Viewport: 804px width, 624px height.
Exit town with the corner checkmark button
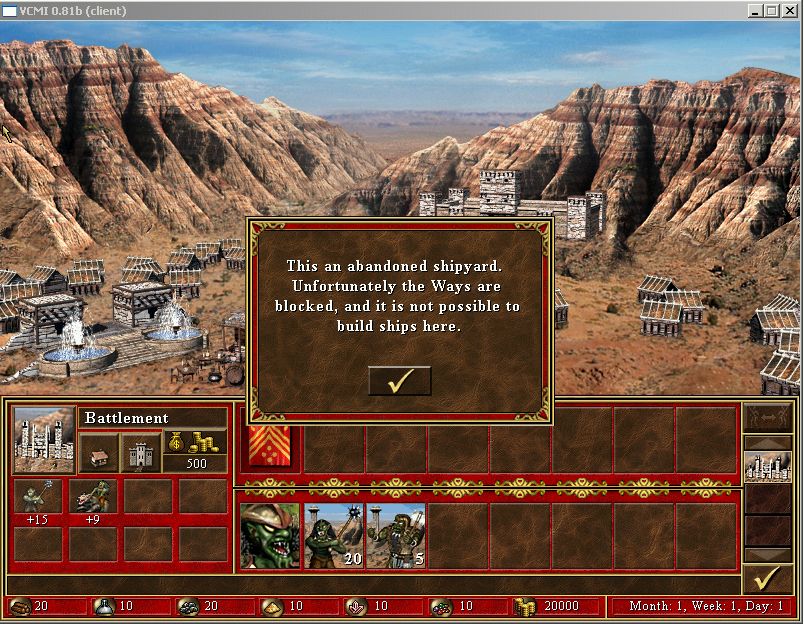pos(766,579)
